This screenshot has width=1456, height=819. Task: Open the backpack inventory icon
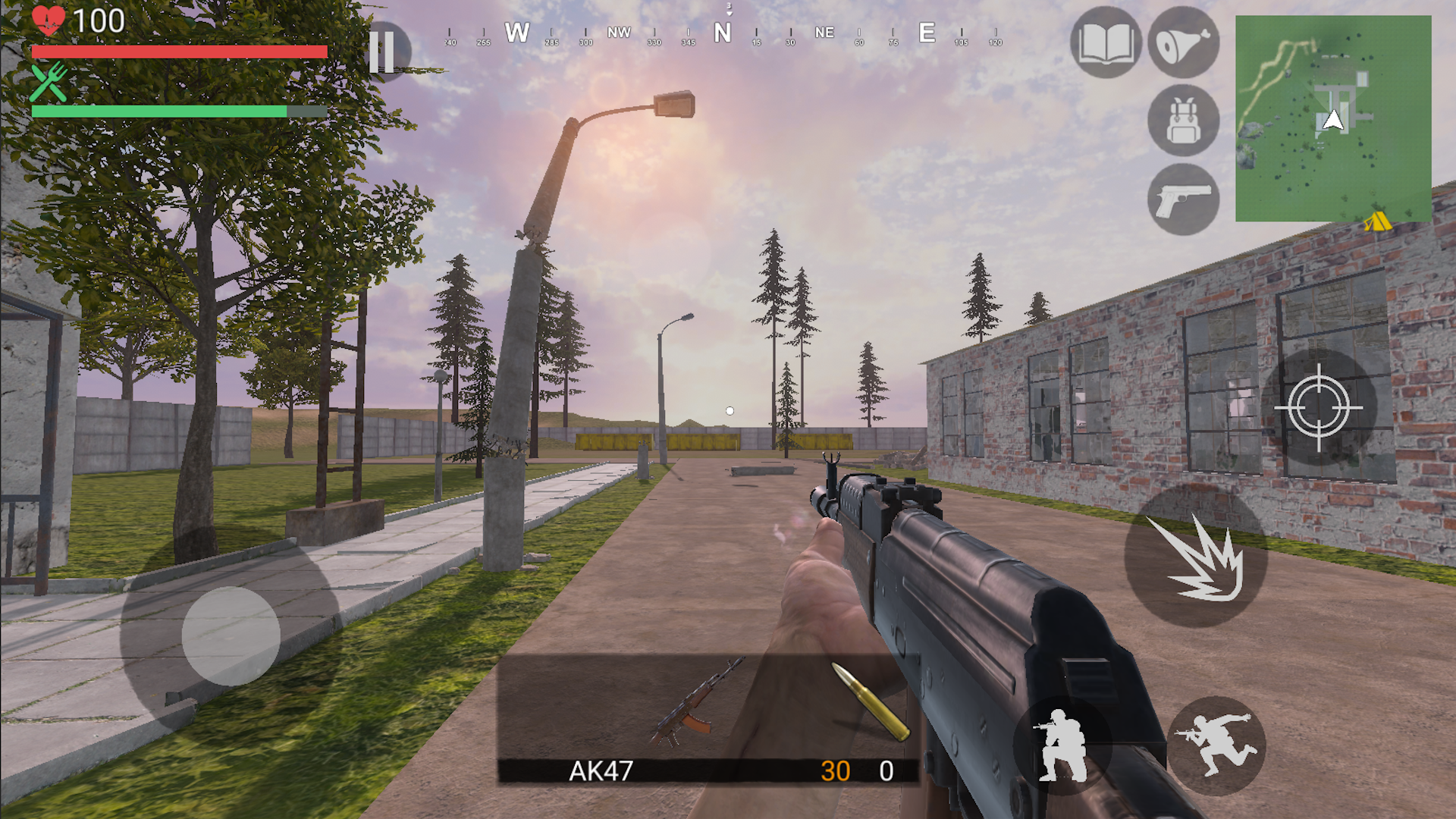pyautogui.click(x=1182, y=121)
